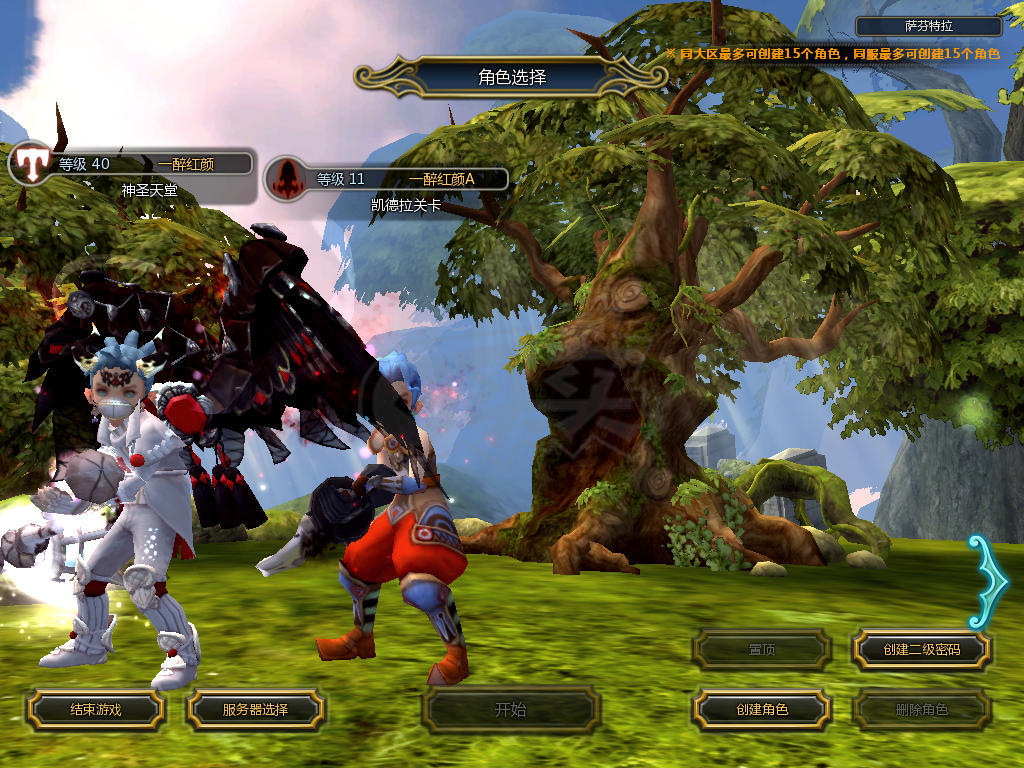1024x768 pixels.
Task: Click the 置顶 pin-to-top button
Action: (x=762, y=650)
